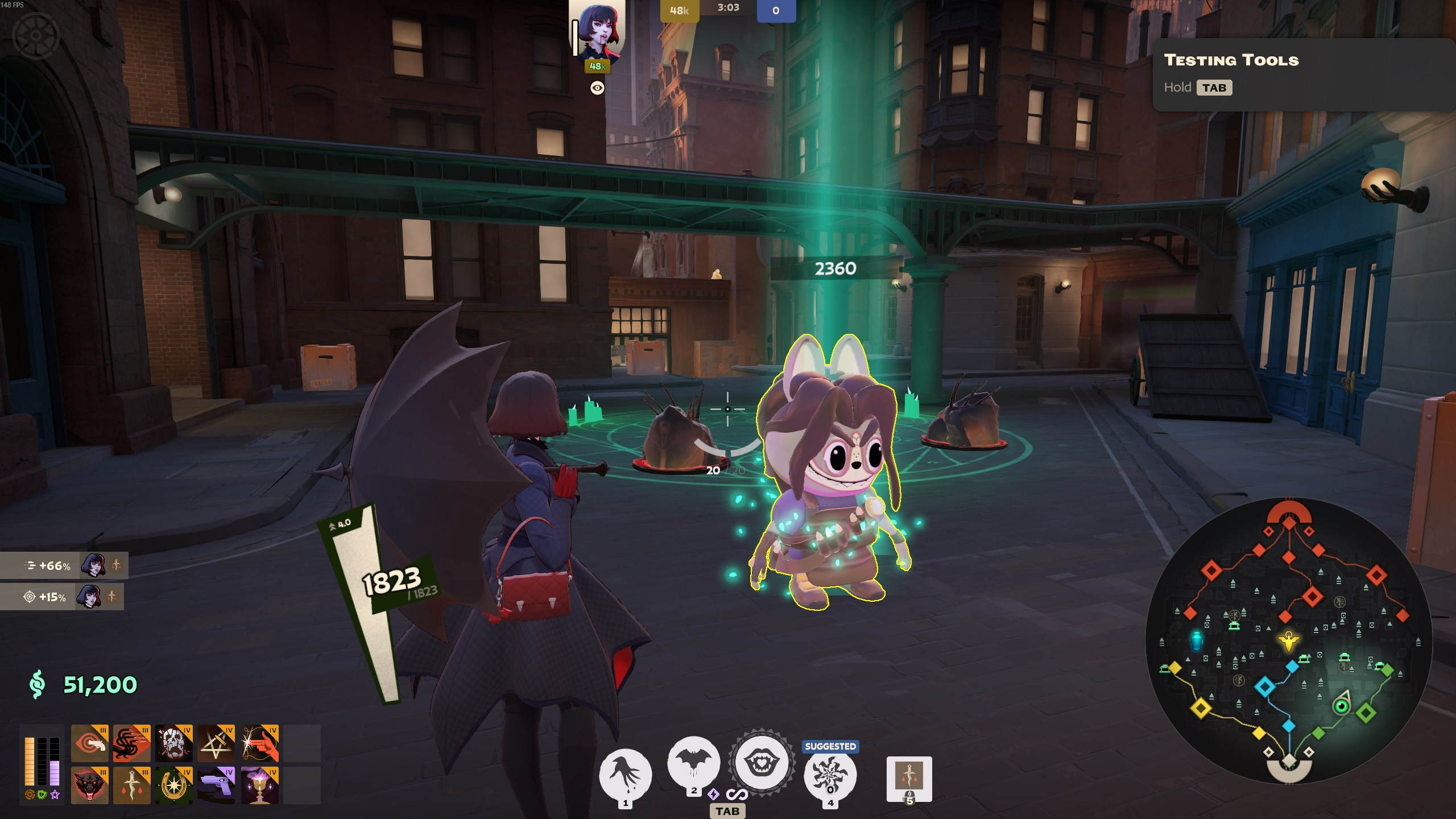Screen dimensions: 1456x819
Task: Toggle the green shield stat indicator
Action: coord(42,795)
